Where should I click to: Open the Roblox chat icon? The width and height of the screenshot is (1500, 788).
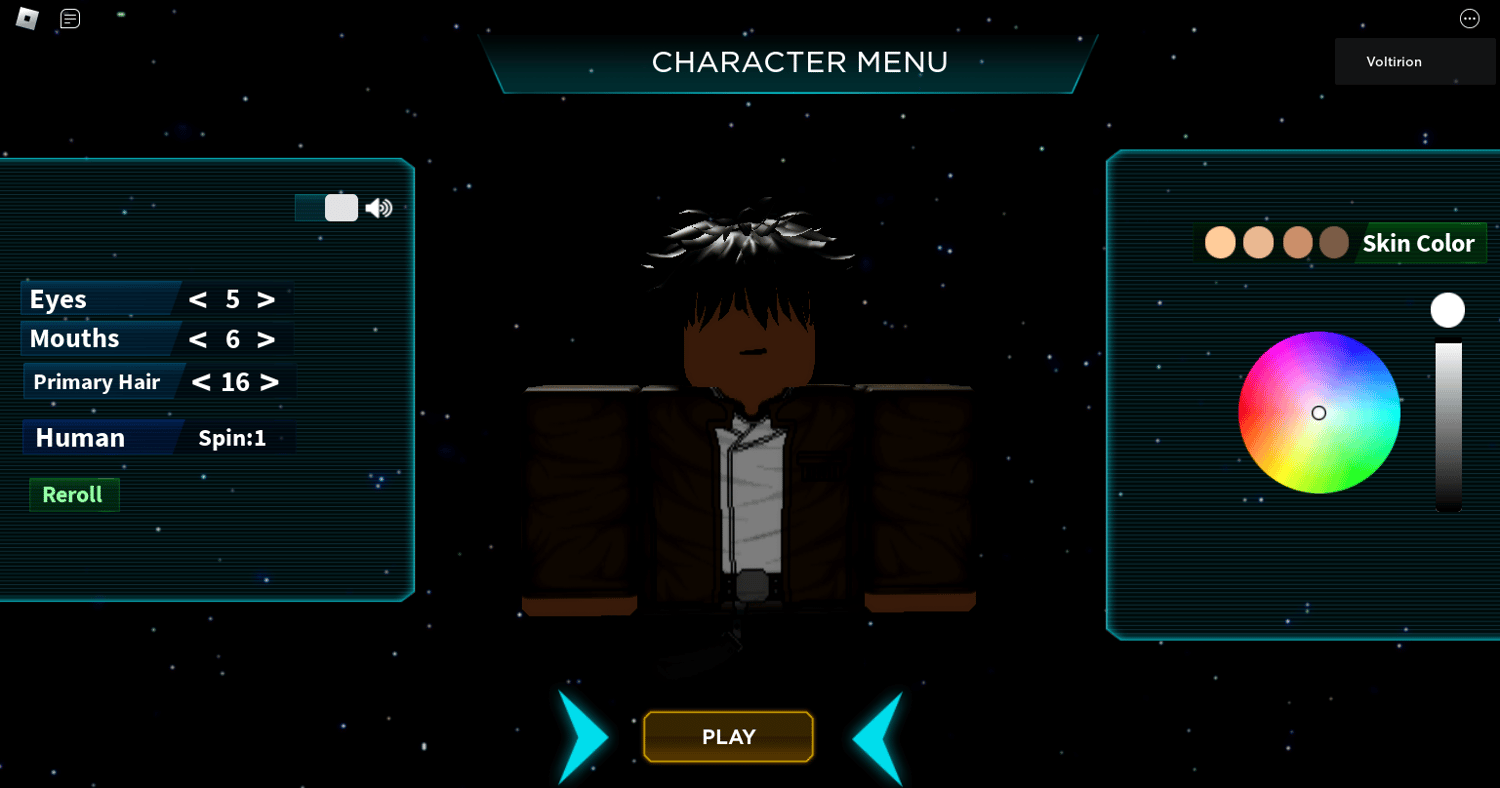70,19
